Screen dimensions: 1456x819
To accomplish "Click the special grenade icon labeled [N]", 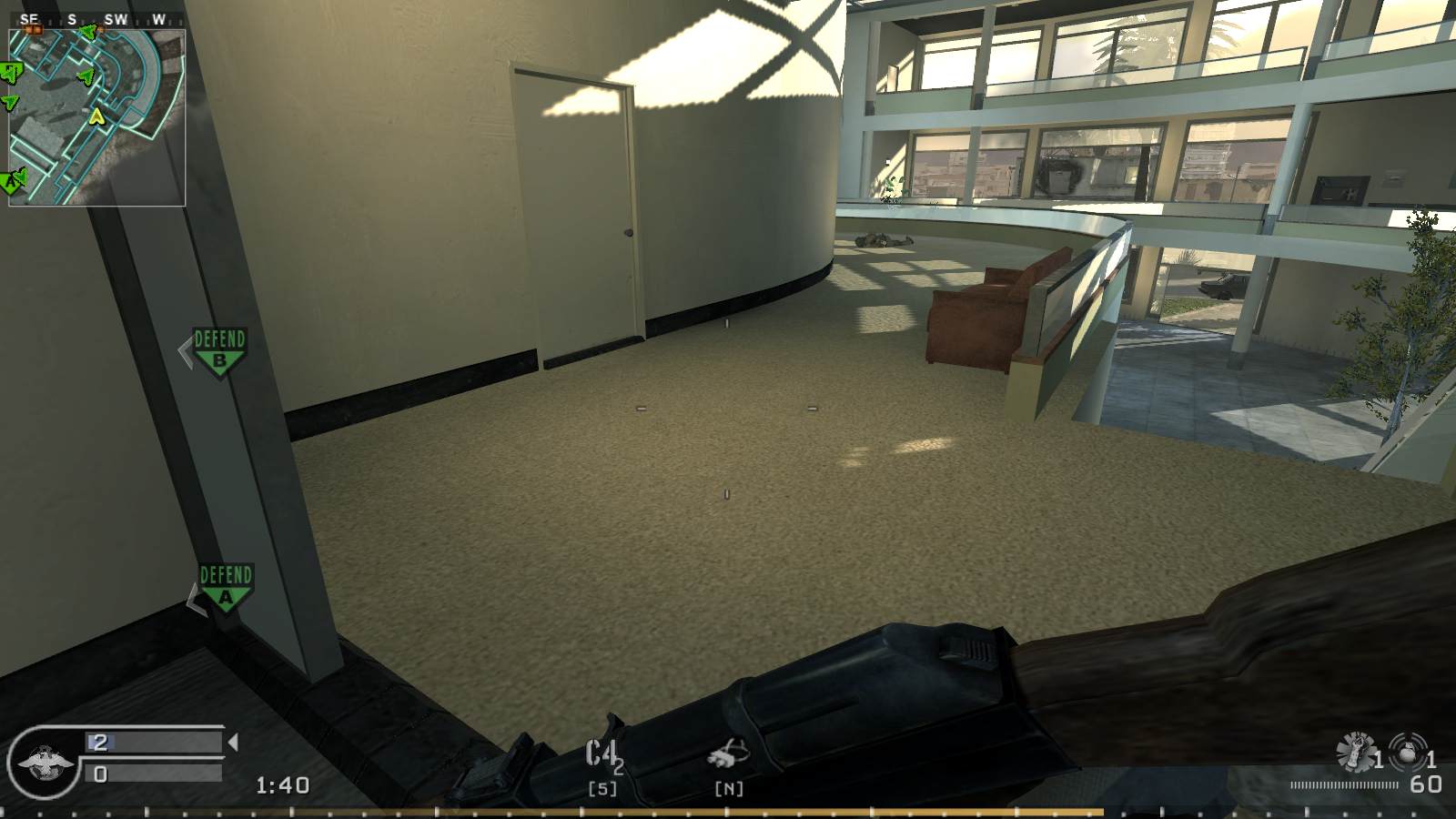I will [x=728, y=755].
